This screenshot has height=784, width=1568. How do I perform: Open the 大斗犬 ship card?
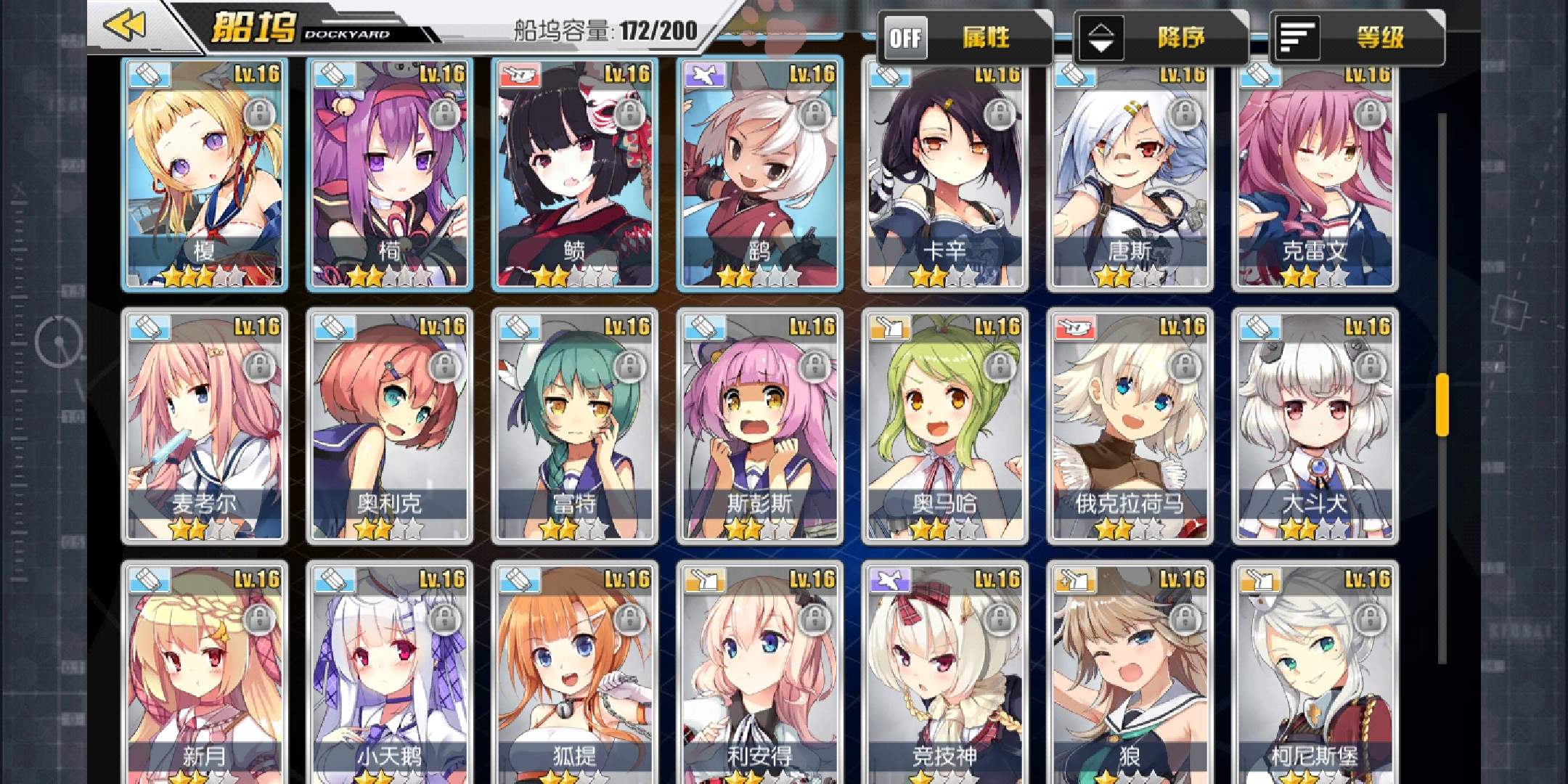1315,427
